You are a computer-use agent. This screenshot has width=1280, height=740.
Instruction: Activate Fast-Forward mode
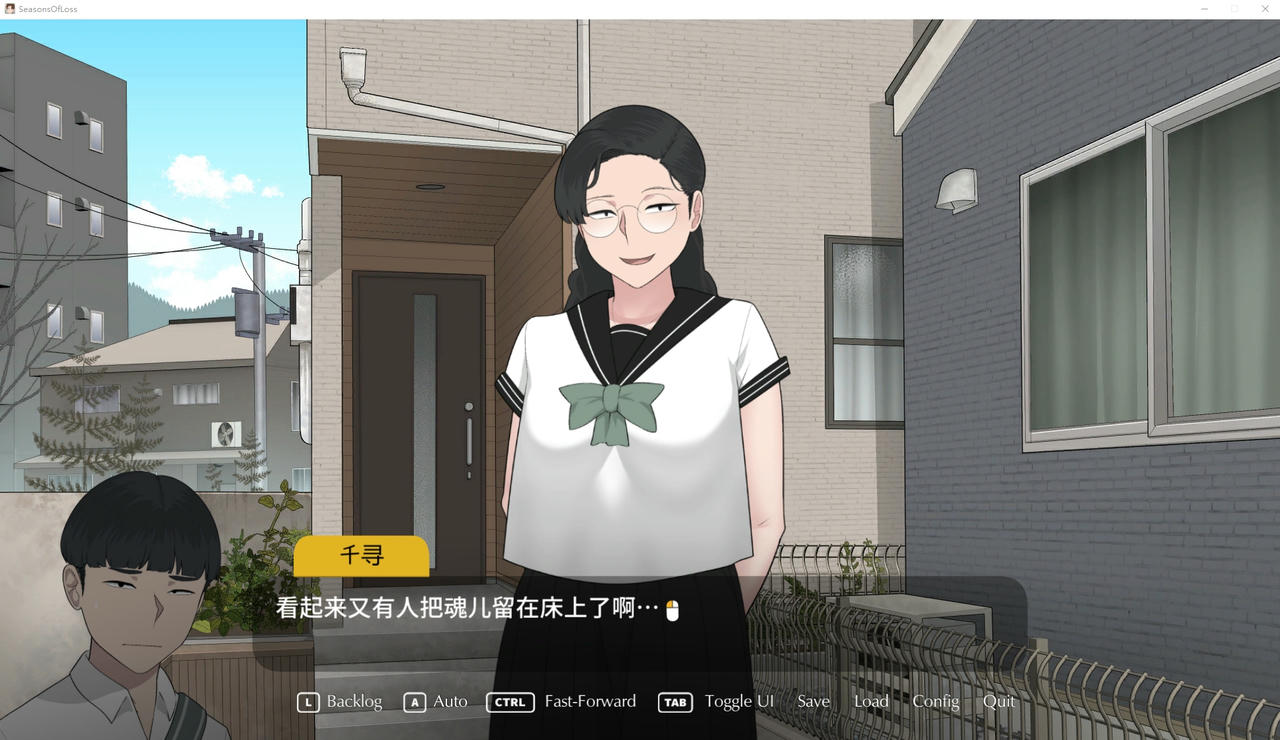point(590,702)
